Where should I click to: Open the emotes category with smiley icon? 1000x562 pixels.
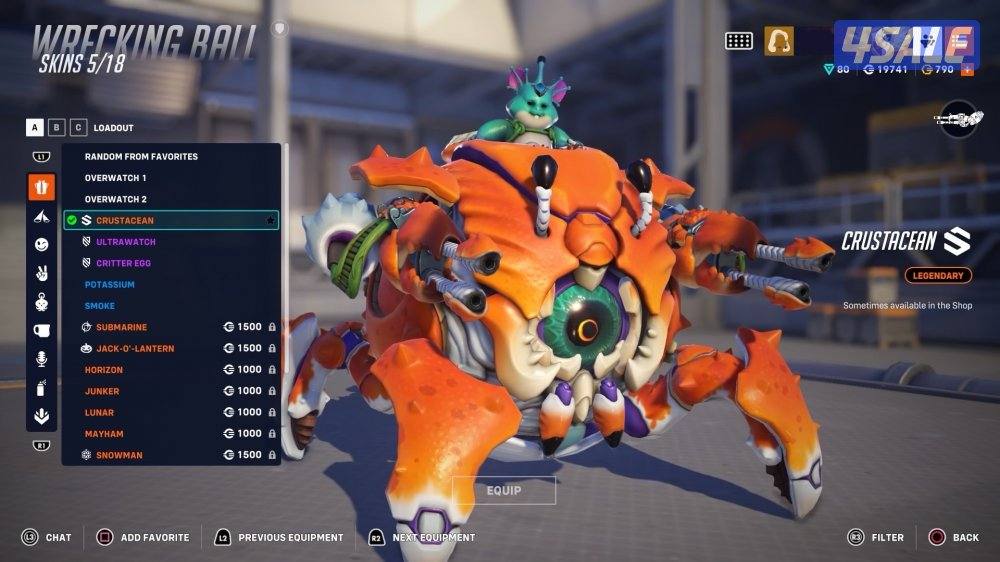[x=41, y=244]
